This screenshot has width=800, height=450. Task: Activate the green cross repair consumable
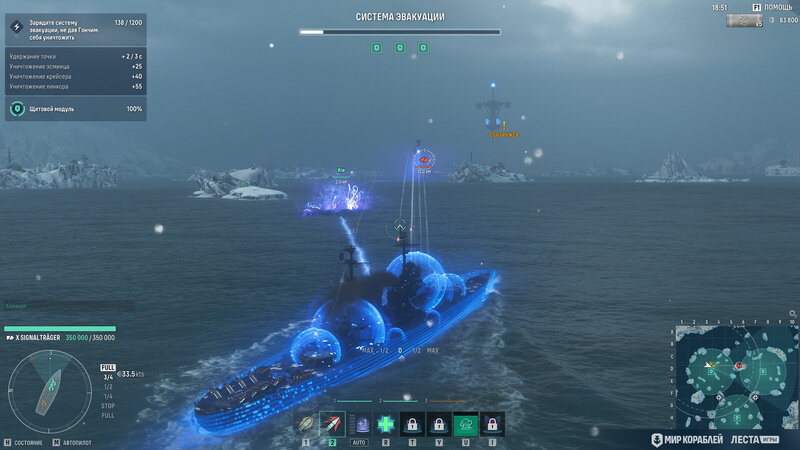click(386, 424)
